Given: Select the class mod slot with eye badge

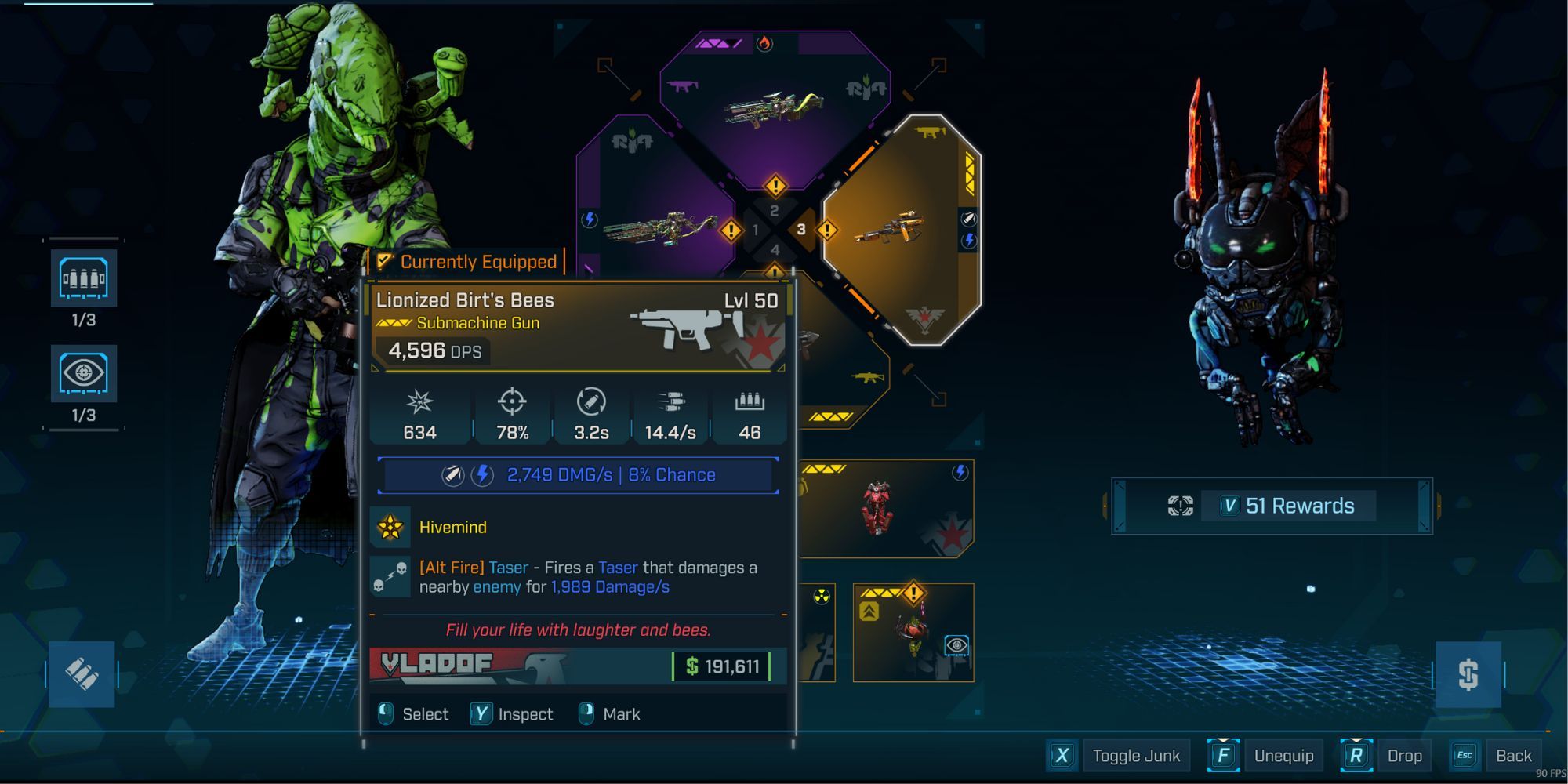Looking at the screenshot, I should (913, 633).
